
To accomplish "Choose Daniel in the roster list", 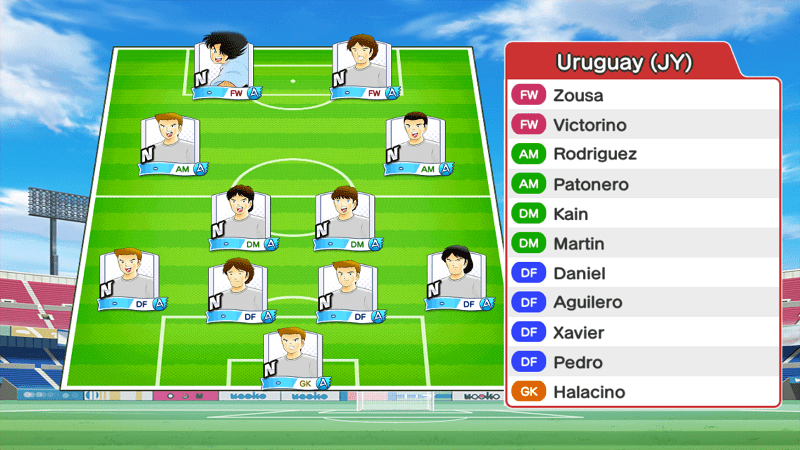I will 642,273.
